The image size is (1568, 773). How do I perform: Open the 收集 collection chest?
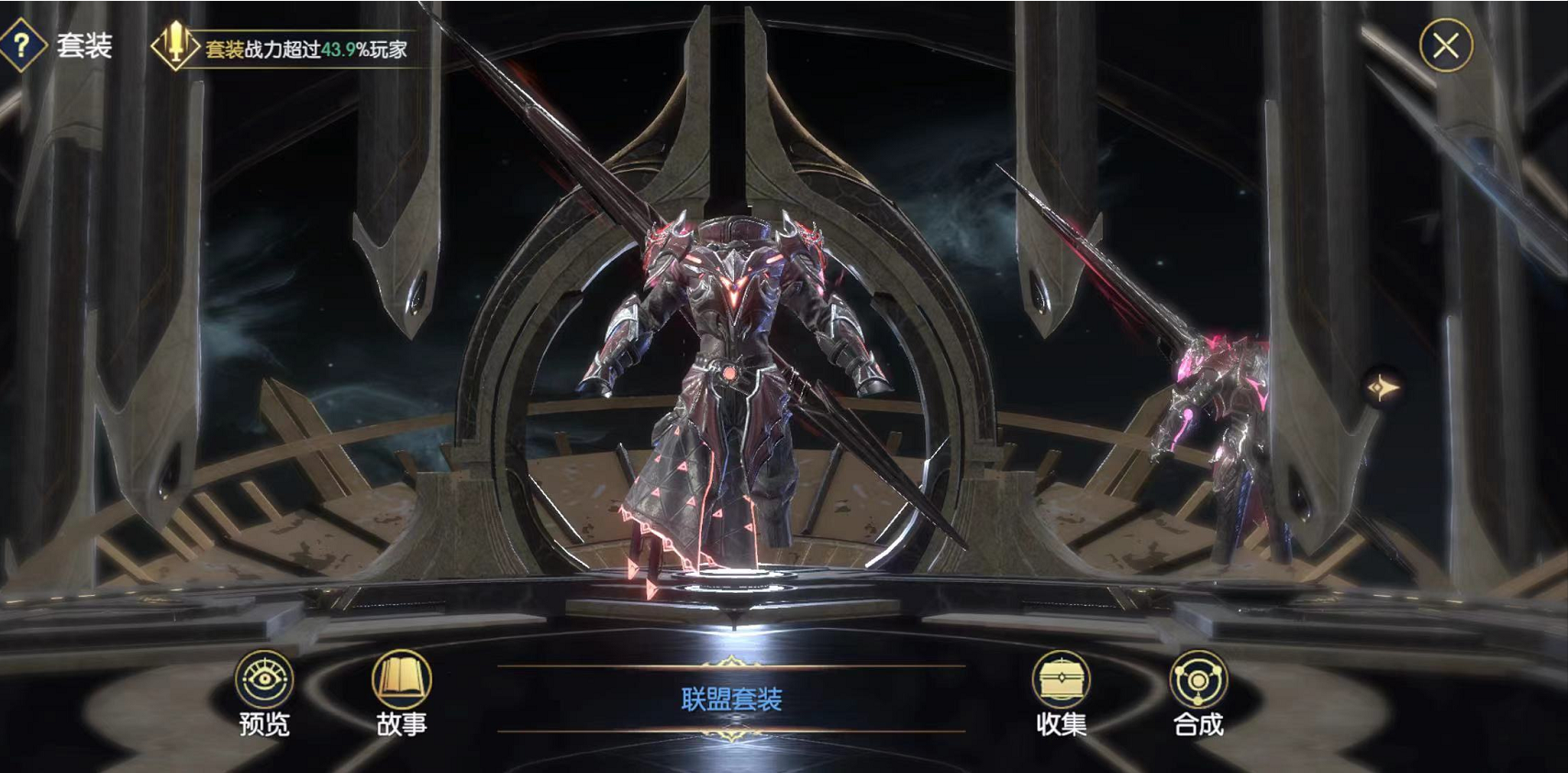(1061, 693)
